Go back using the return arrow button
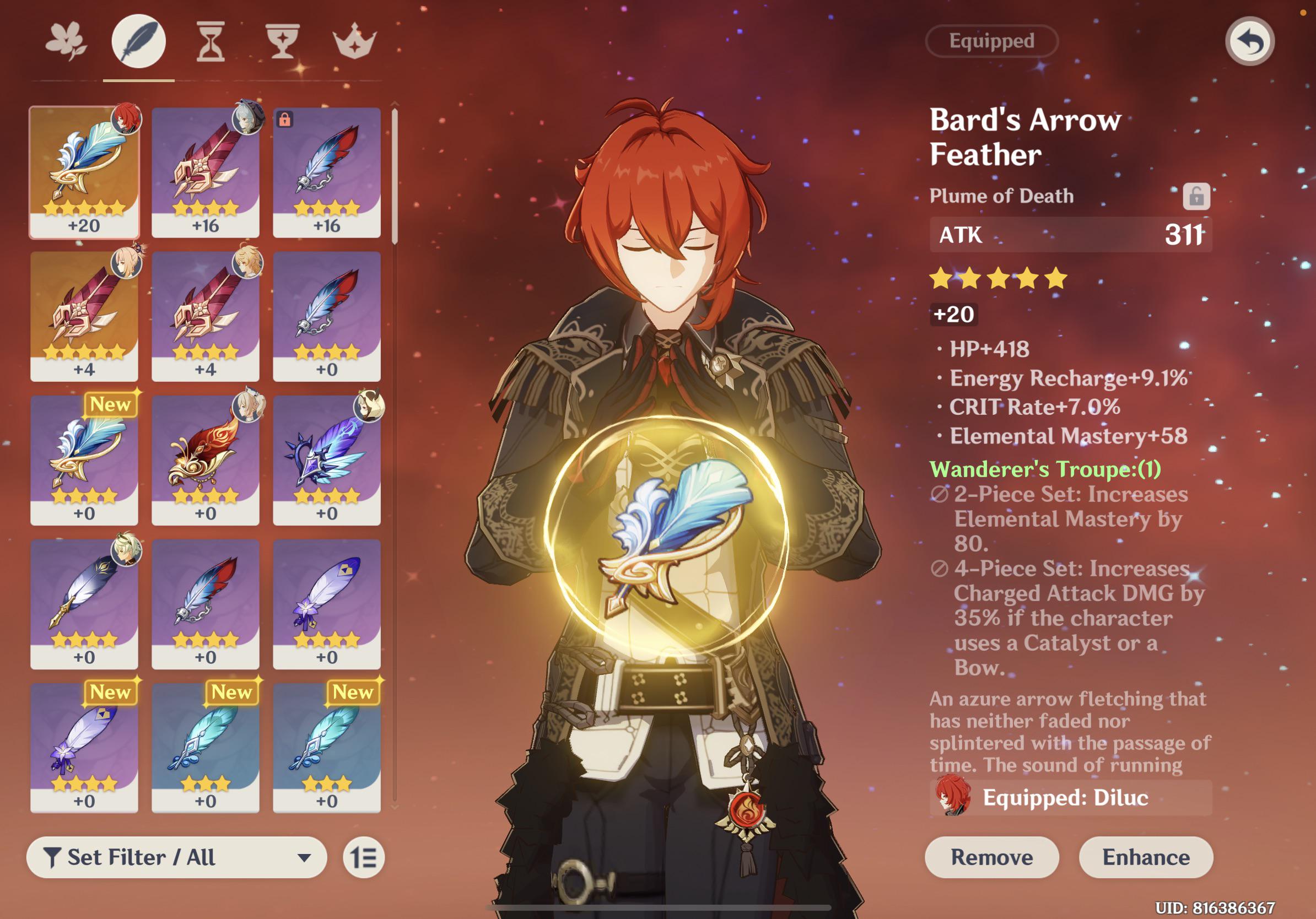 (1249, 41)
